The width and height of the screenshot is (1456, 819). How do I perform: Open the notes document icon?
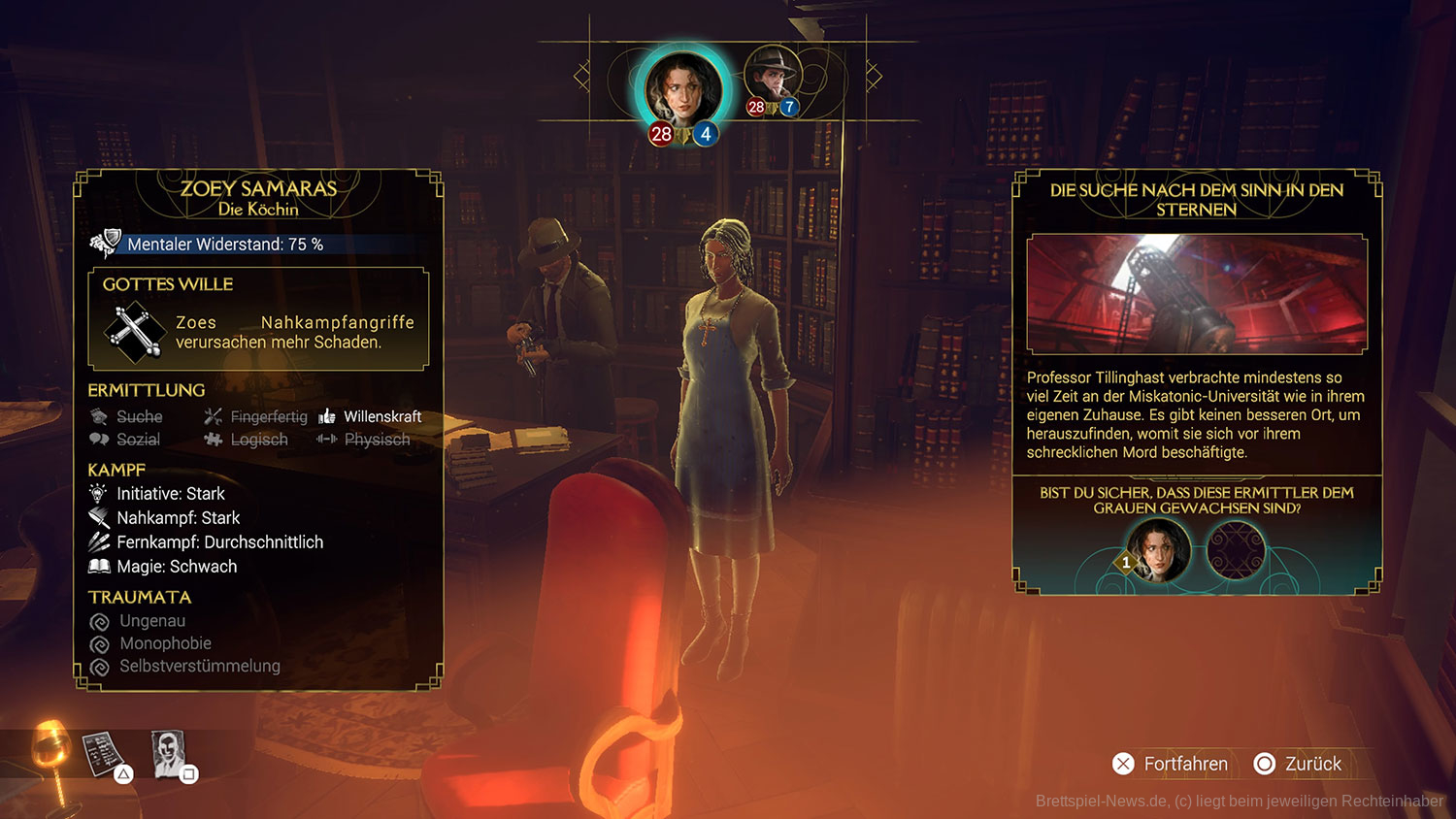coord(103,754)
